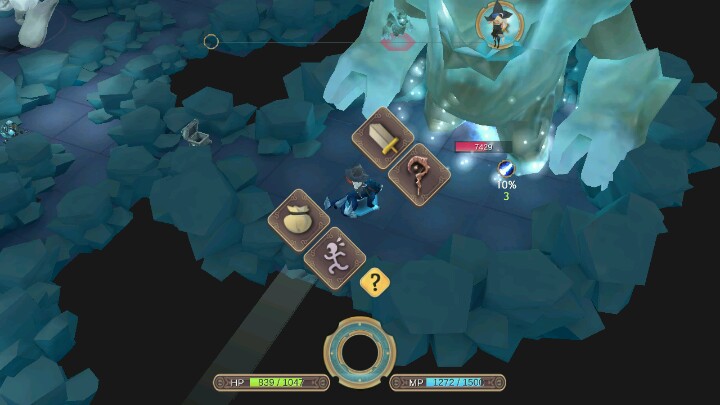The height and width of the screenshot is (405, 720).
Task: Open the item bag command
Action: coord(302,221)
